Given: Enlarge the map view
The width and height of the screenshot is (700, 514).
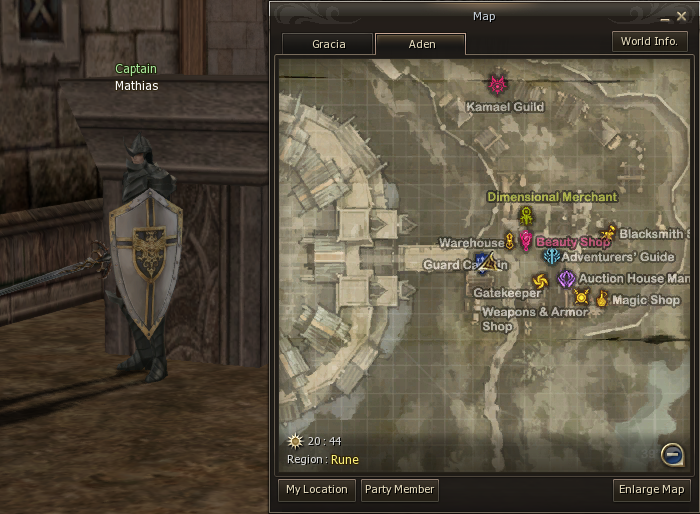Looking at the screenshot, I should (x=652, y=490).
